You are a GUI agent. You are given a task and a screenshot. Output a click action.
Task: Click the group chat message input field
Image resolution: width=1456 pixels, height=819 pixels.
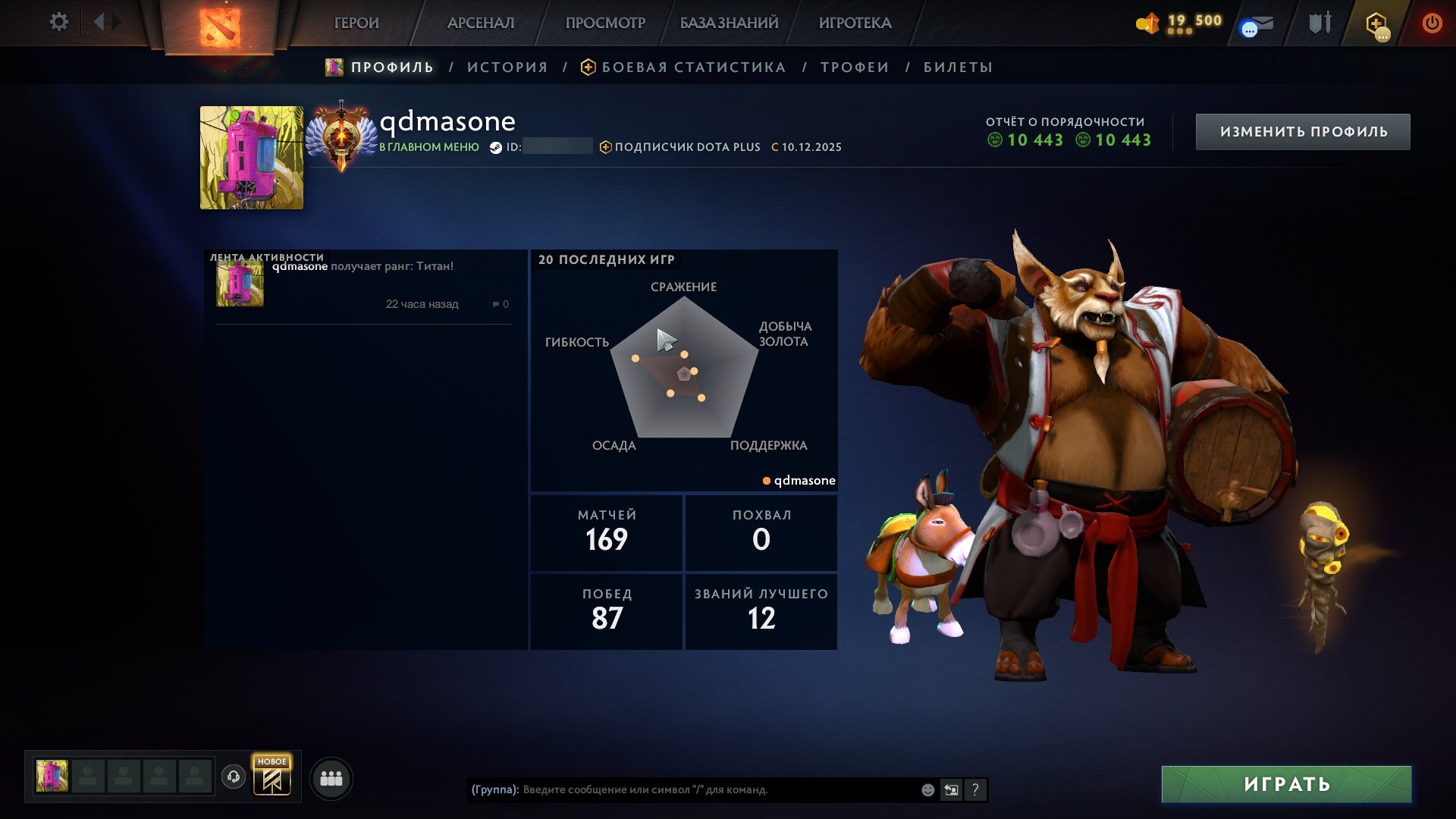[x=682, y=790]
